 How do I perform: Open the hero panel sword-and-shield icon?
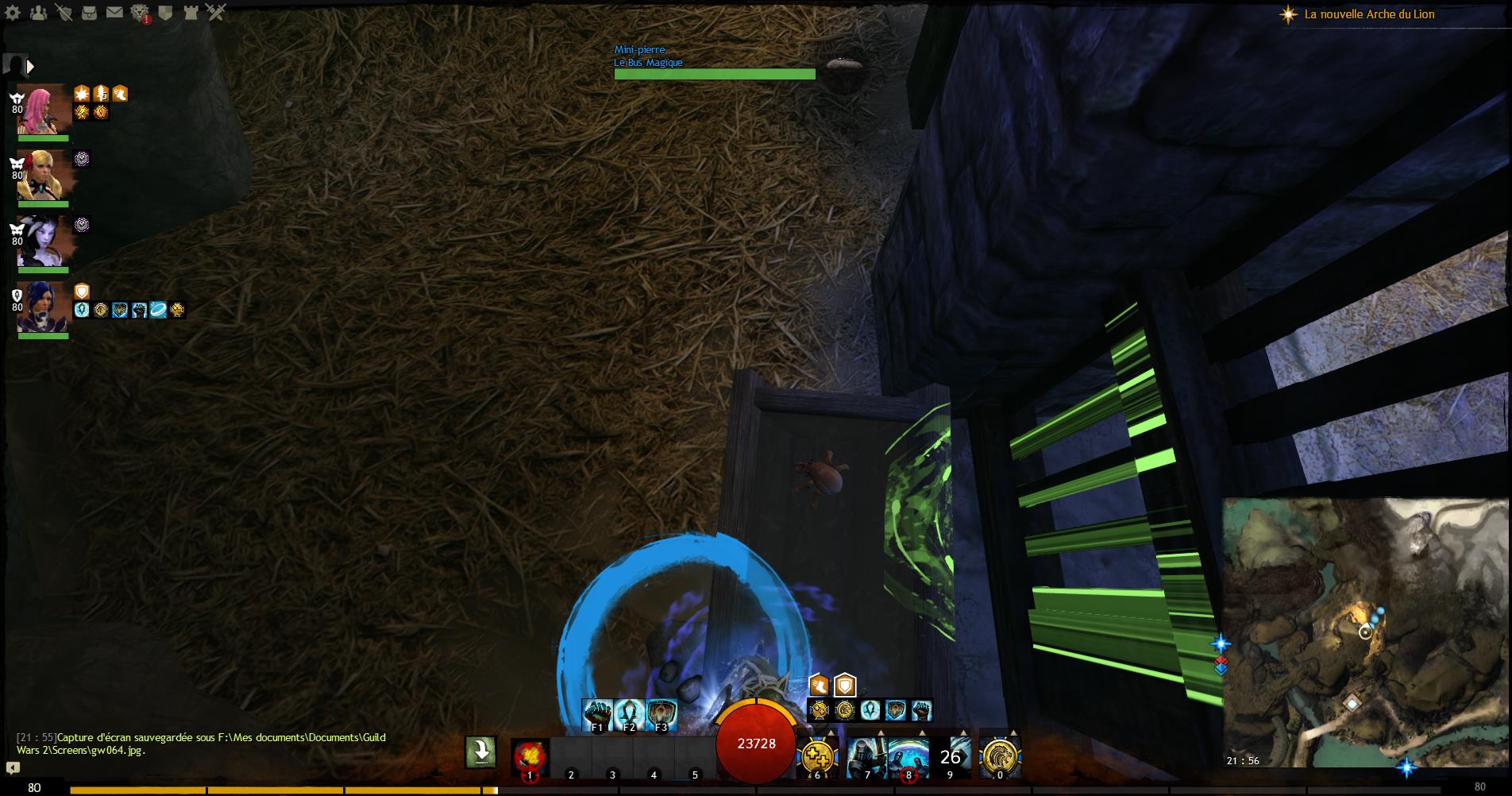pos(64,13)
